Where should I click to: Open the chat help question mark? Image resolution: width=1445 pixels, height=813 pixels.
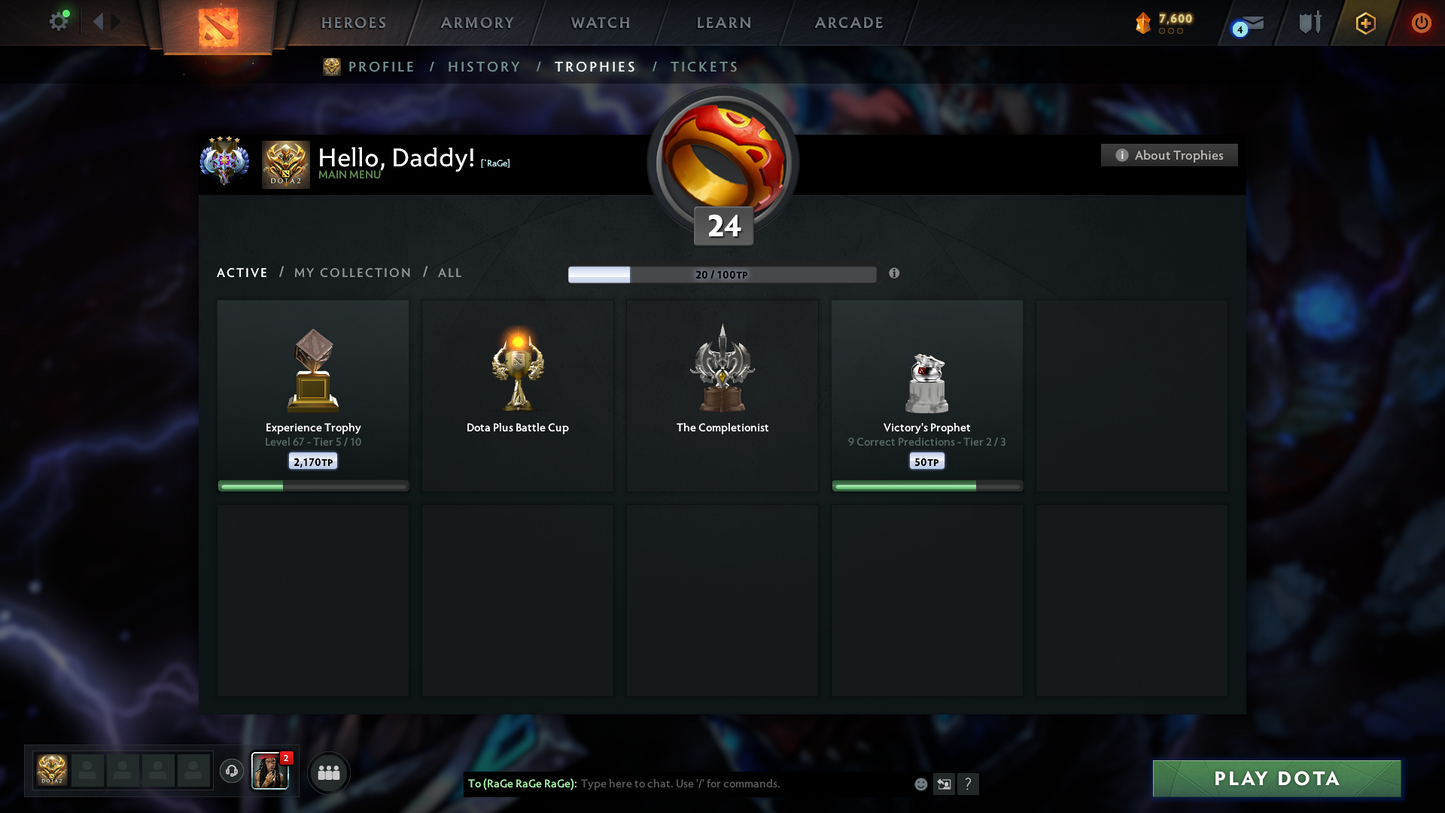(967, 784)
